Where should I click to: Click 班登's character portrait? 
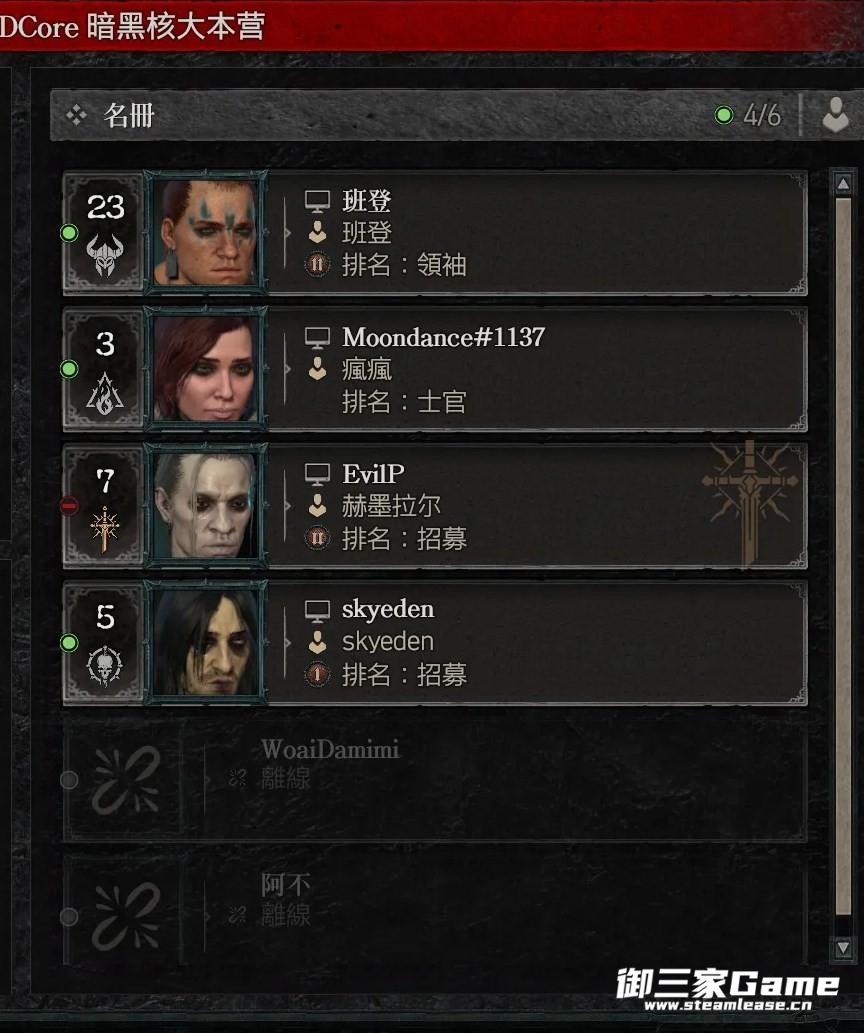(206, 233)
